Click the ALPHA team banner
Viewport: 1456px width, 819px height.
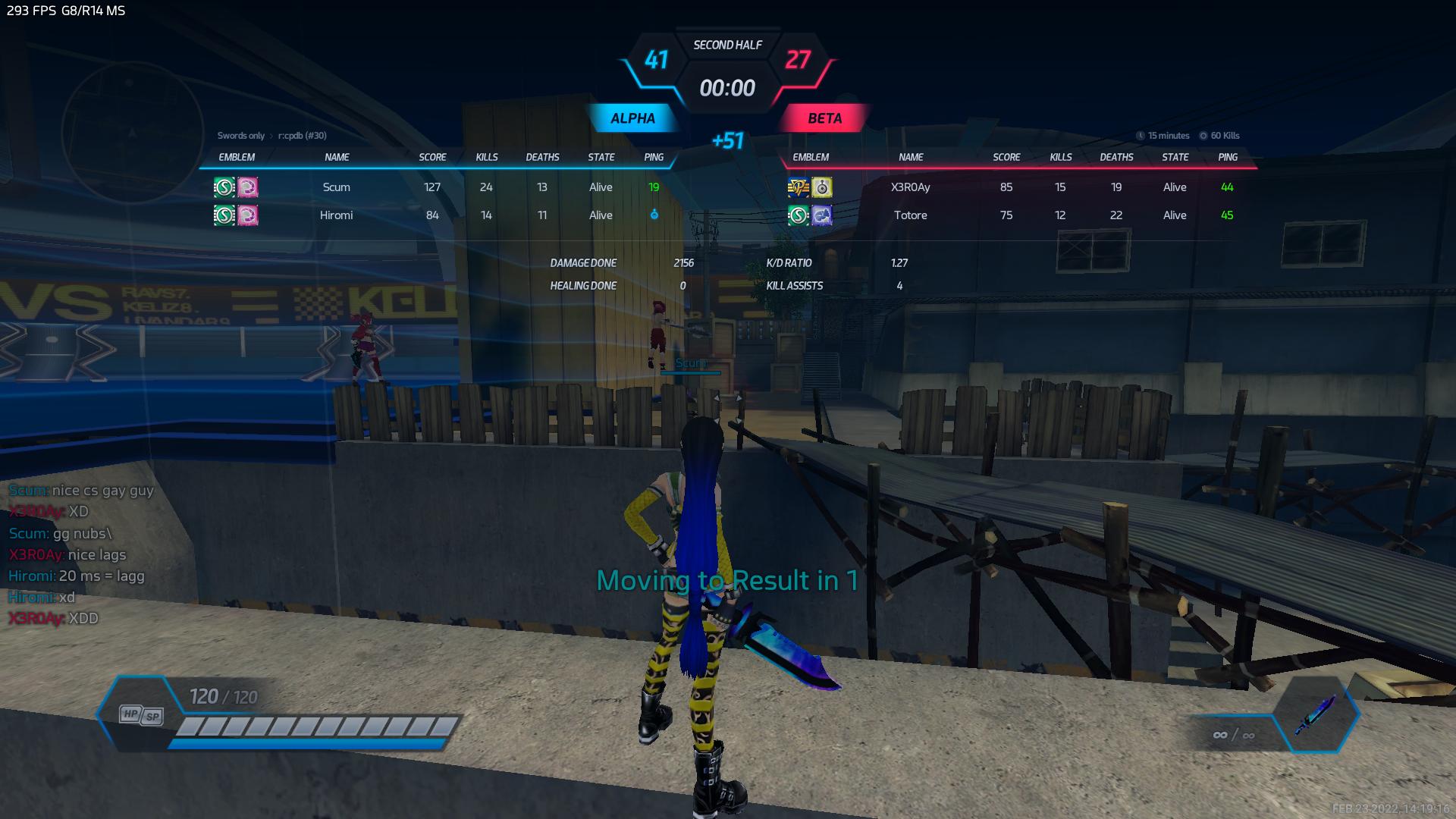632,118
